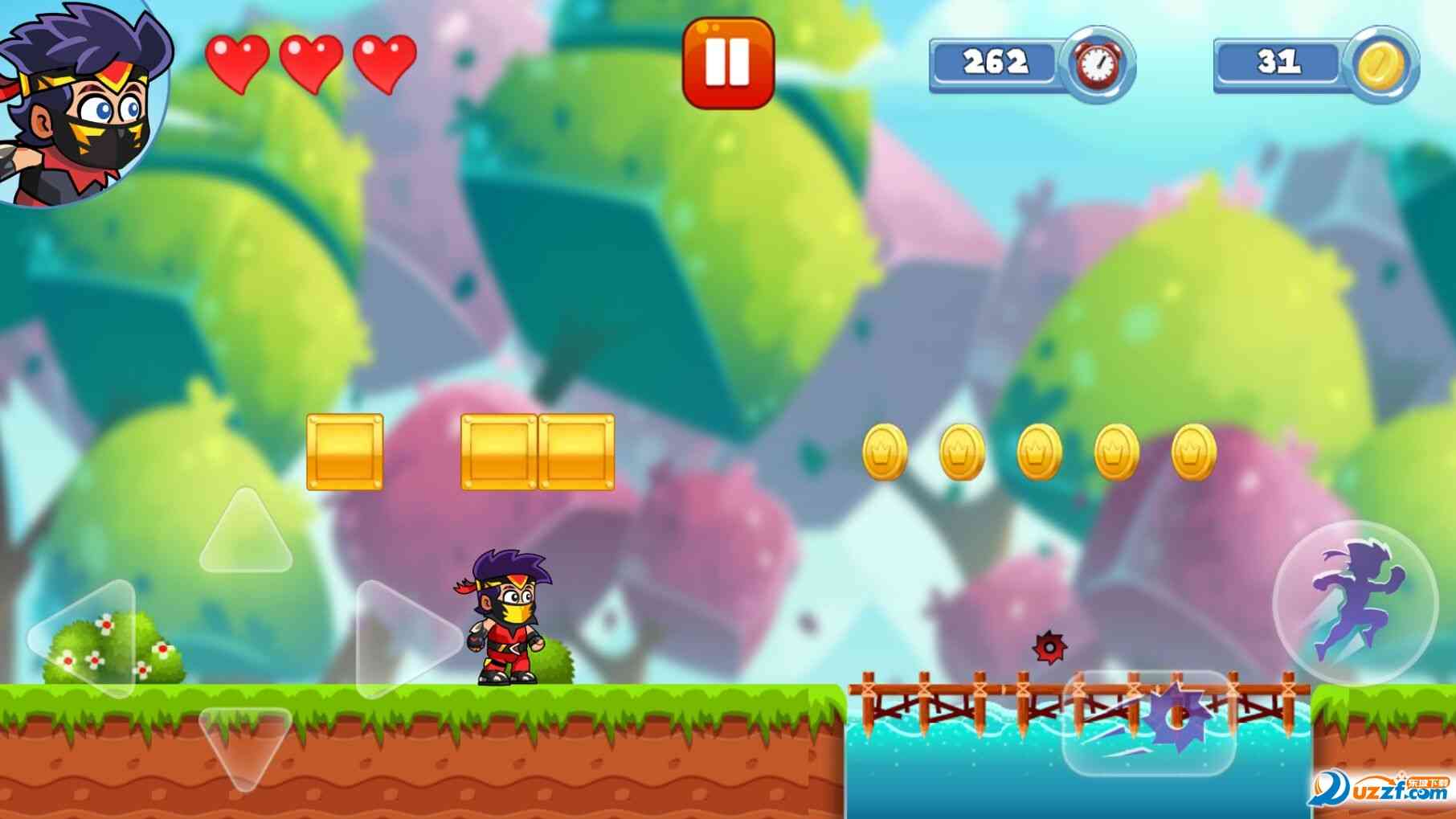Move left with the left arrow

(x=84, y=637)
